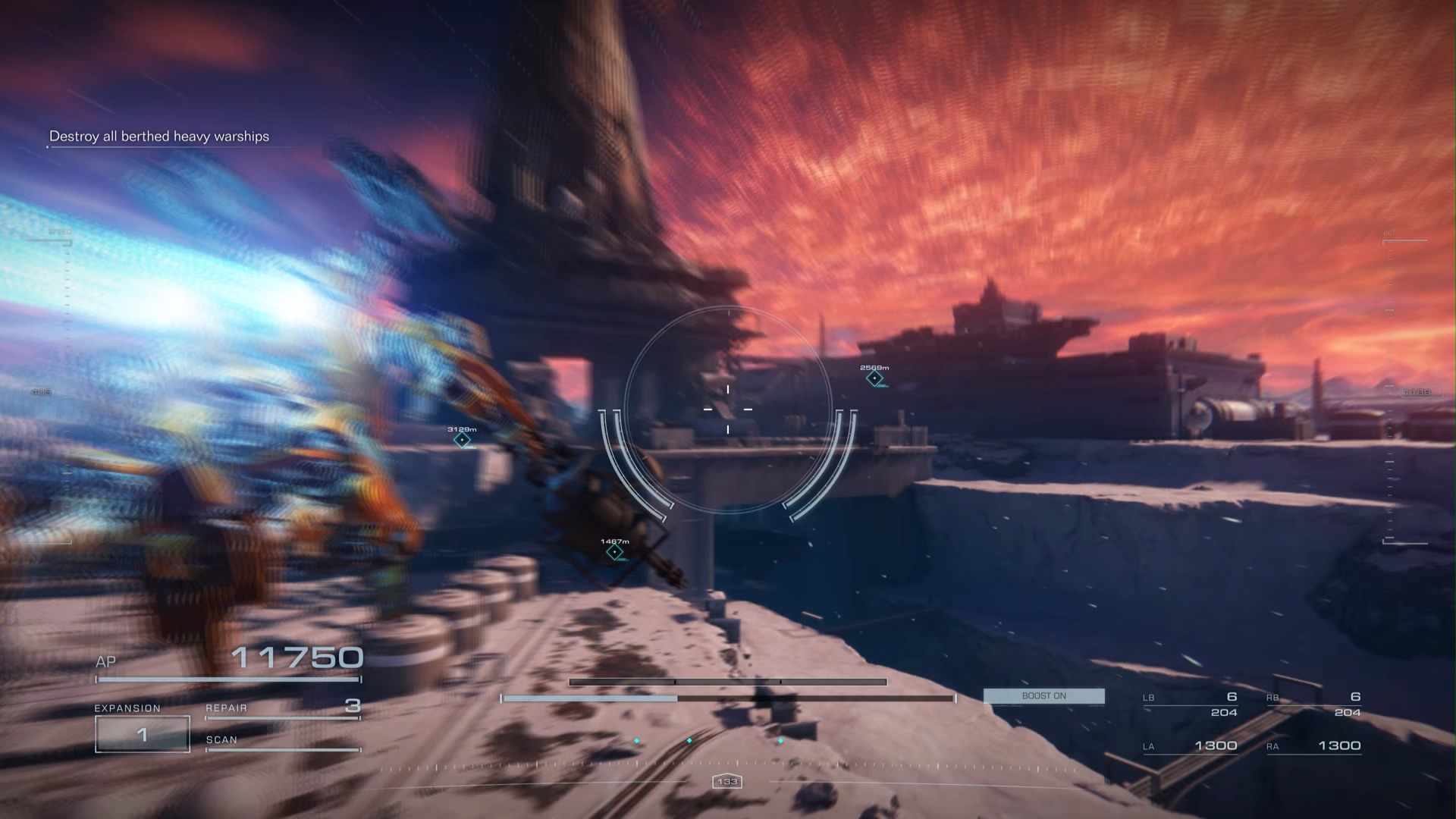Click the 204 reserve ammo readout
The width and height of the screenshot is (1456, 819).
(1224, 711)
